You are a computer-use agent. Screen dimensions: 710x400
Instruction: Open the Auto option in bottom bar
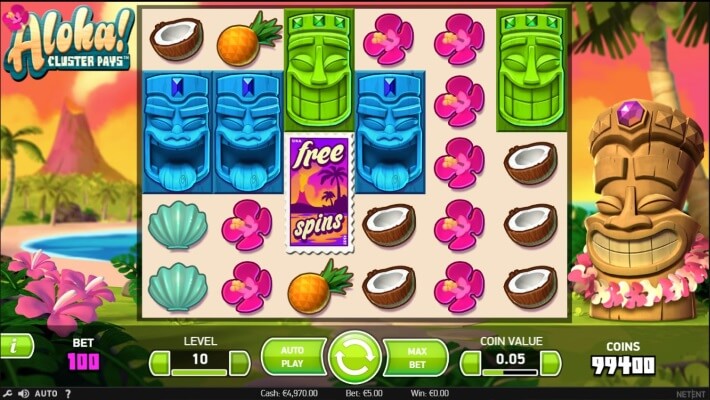pos(46,394)
